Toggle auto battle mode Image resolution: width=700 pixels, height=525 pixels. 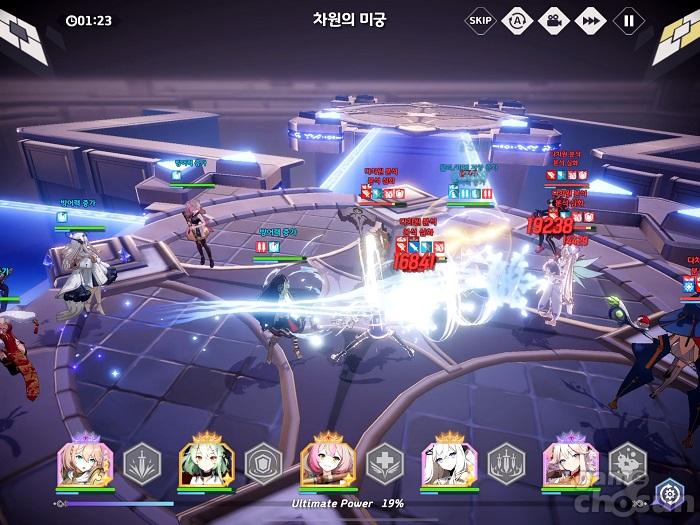[x=517, y=19]
